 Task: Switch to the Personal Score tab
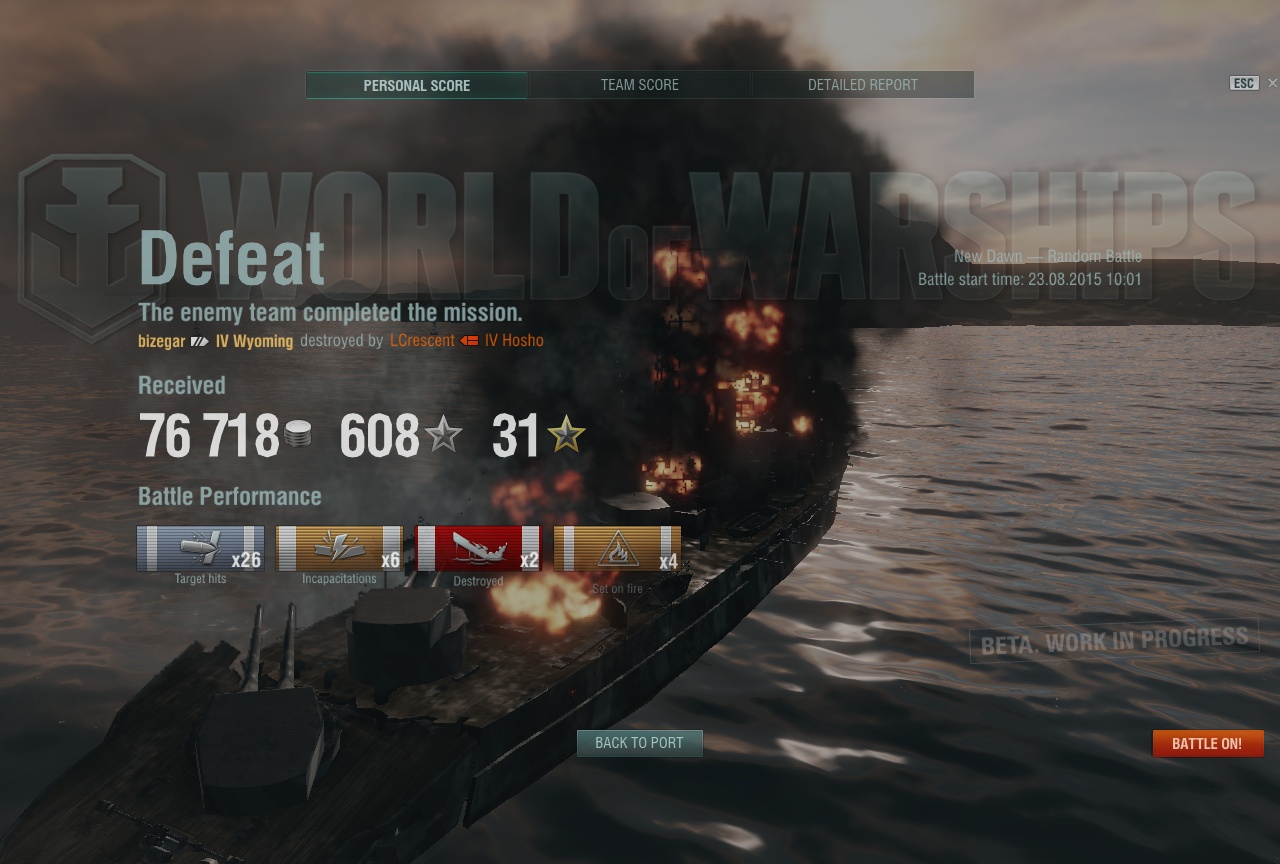(416, 85)
